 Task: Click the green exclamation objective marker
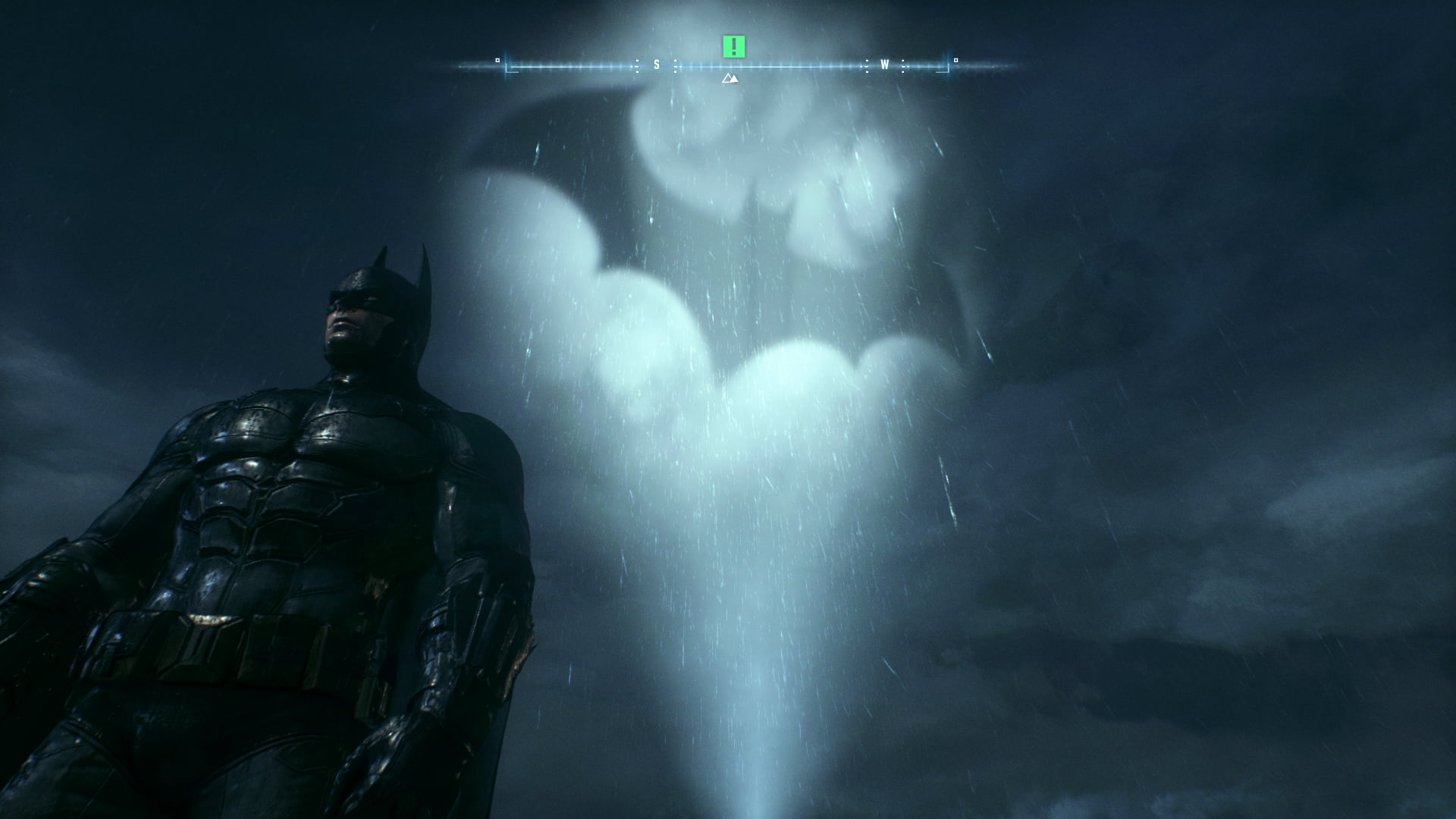(x=733, y=47)
